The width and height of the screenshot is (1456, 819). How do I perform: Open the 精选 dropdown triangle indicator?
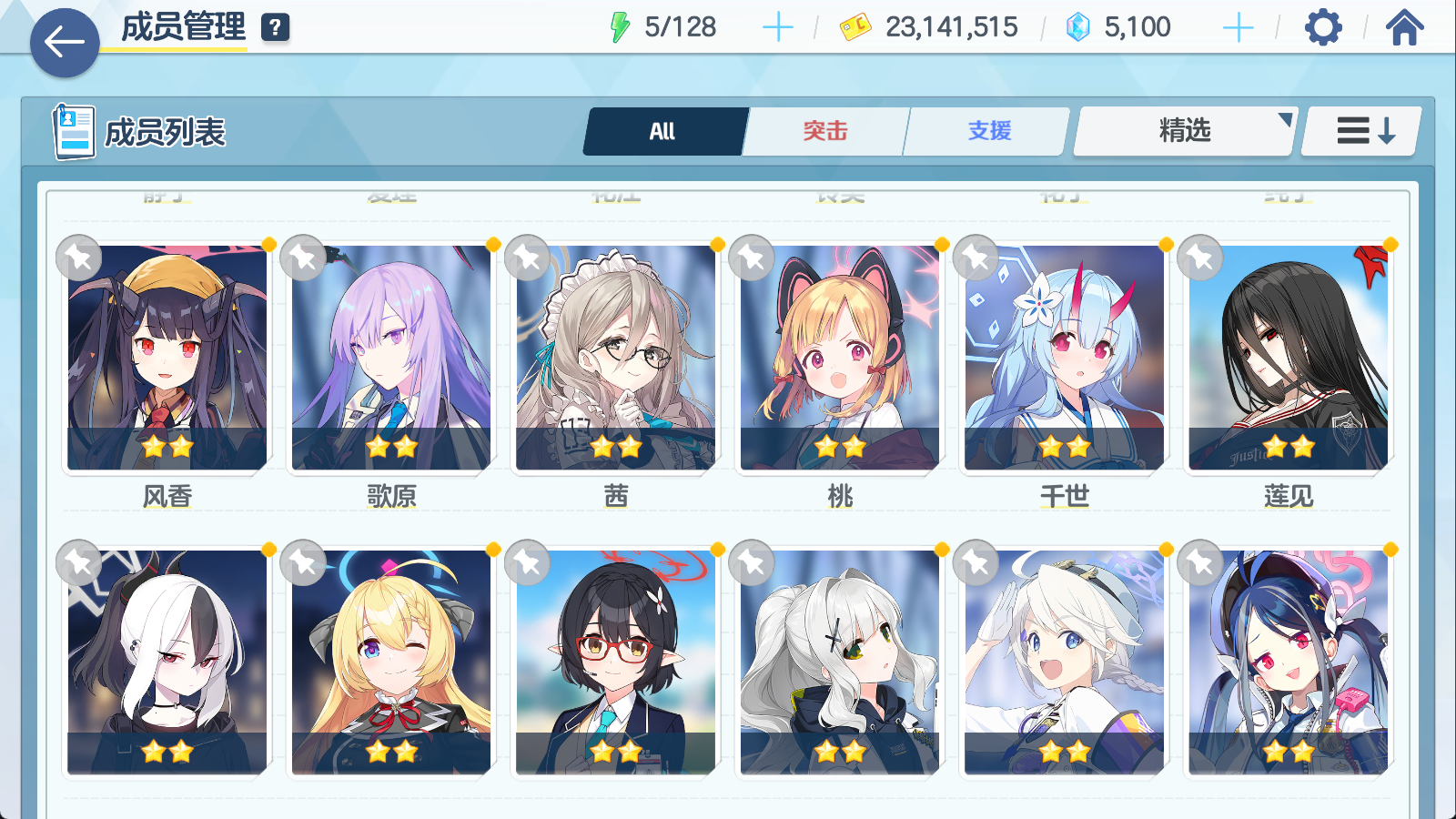(x=1284, y=116)
